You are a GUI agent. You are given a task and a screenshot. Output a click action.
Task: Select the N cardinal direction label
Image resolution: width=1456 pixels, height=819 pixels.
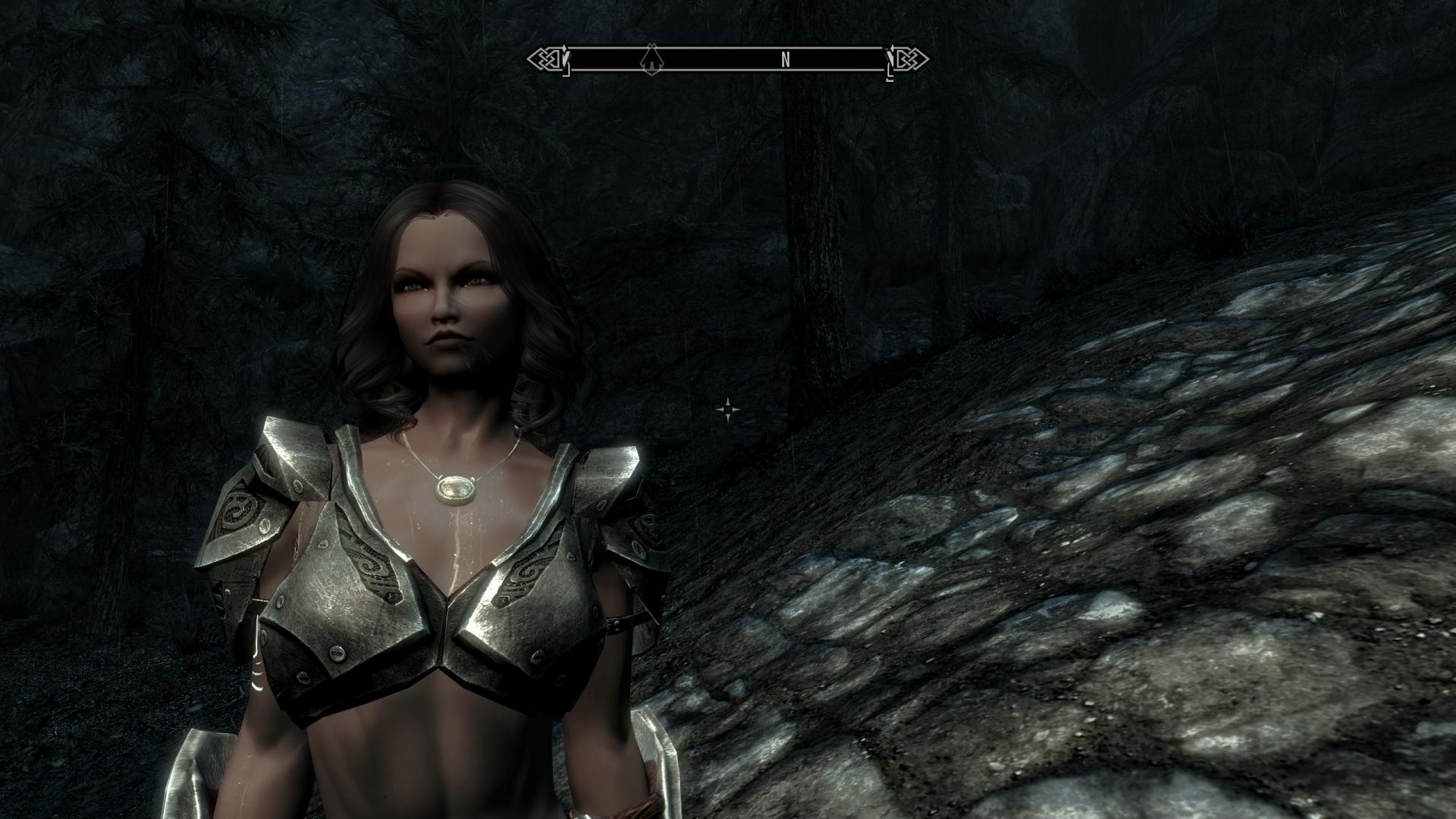[x=784, y=57]
